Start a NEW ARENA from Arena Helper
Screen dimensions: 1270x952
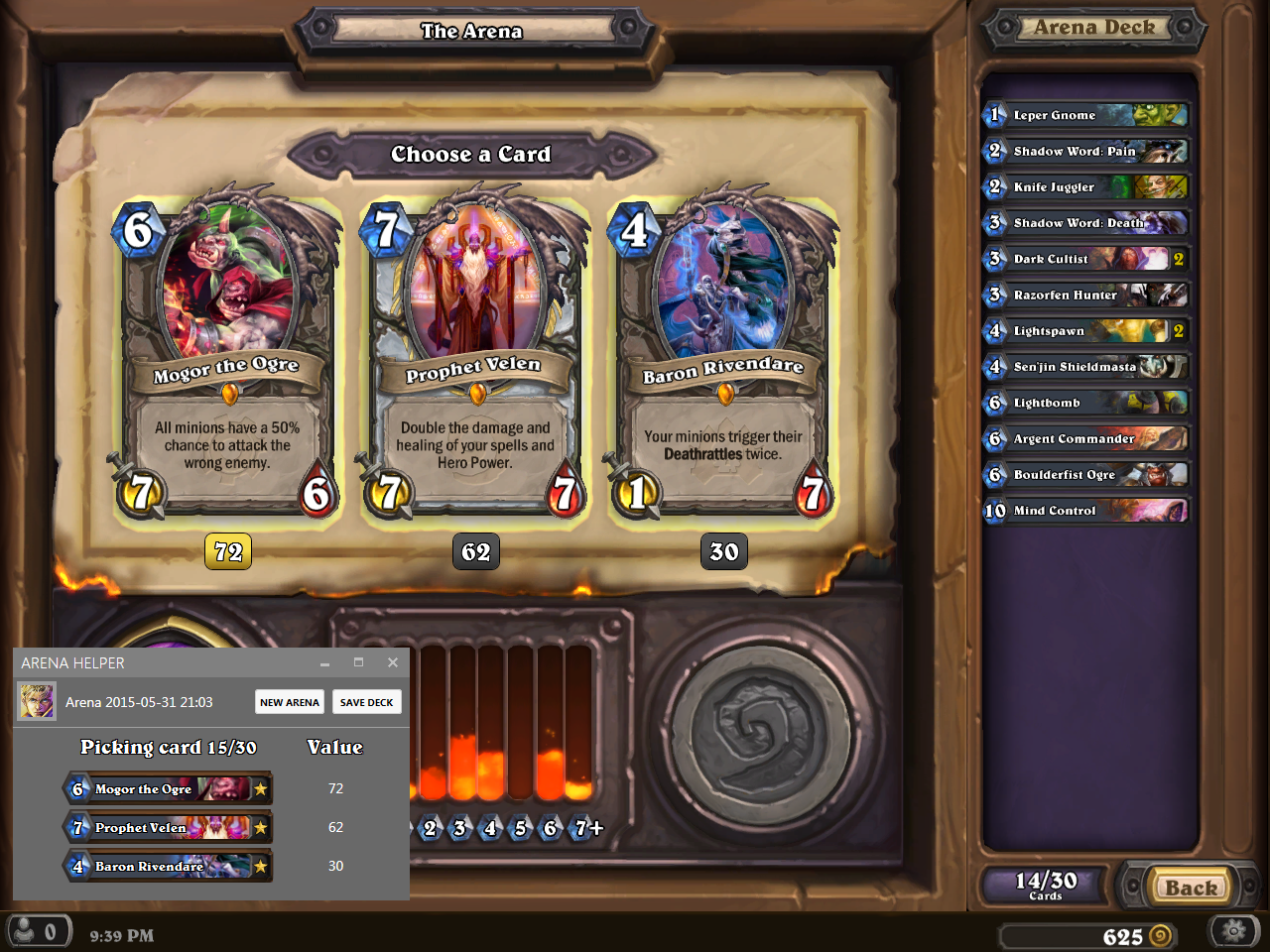[289, 701]
